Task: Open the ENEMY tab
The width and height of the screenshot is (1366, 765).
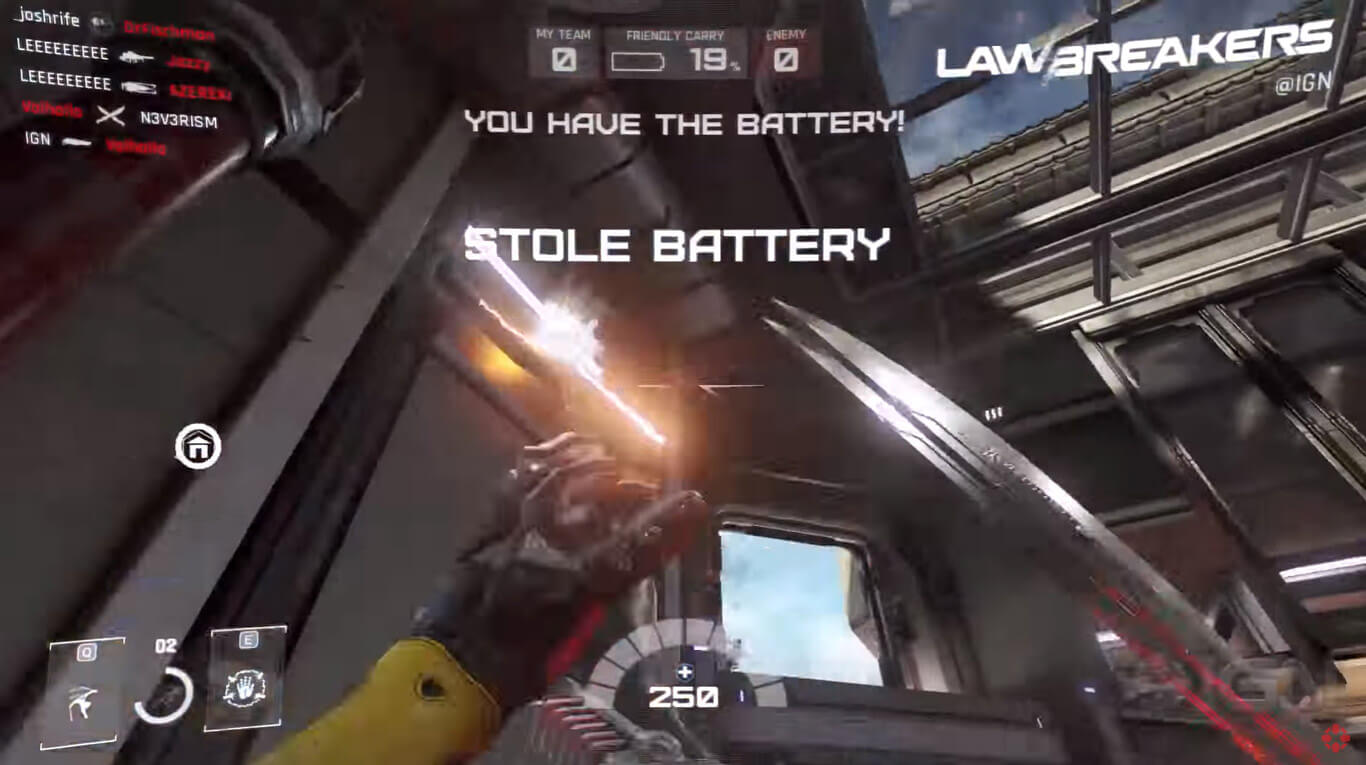Action: 787,33
